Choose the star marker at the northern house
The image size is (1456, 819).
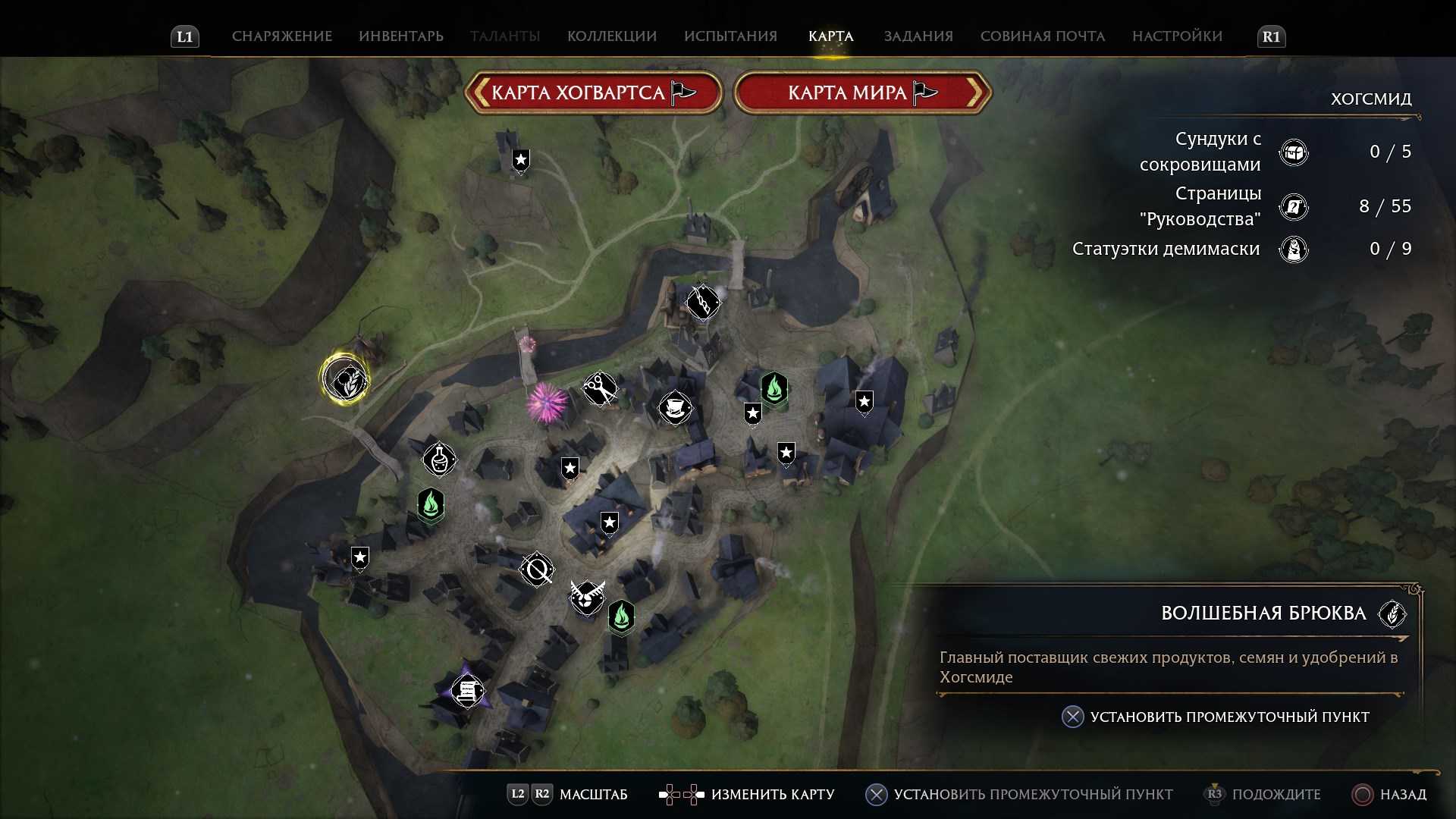coord(521,160)
